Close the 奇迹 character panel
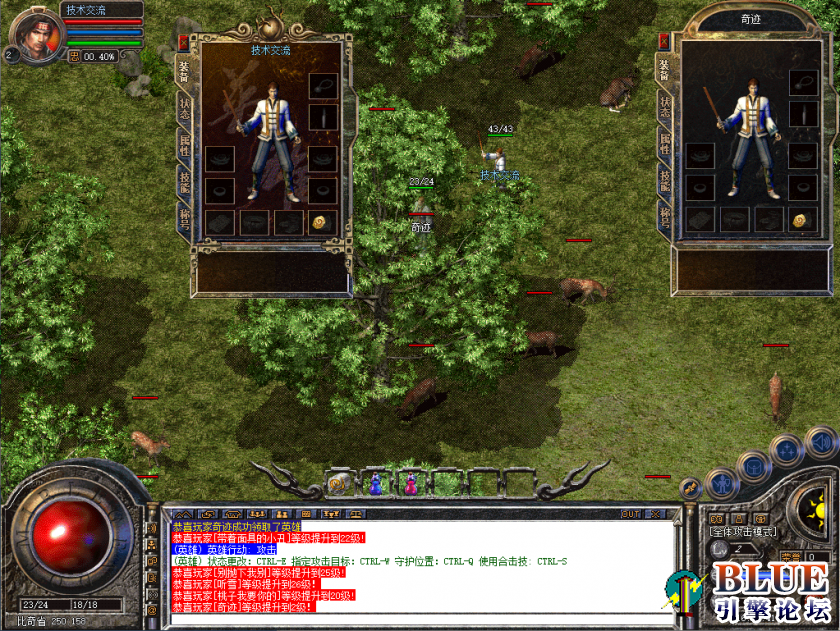This screenshot has width=840, height=631. (664, 41)
